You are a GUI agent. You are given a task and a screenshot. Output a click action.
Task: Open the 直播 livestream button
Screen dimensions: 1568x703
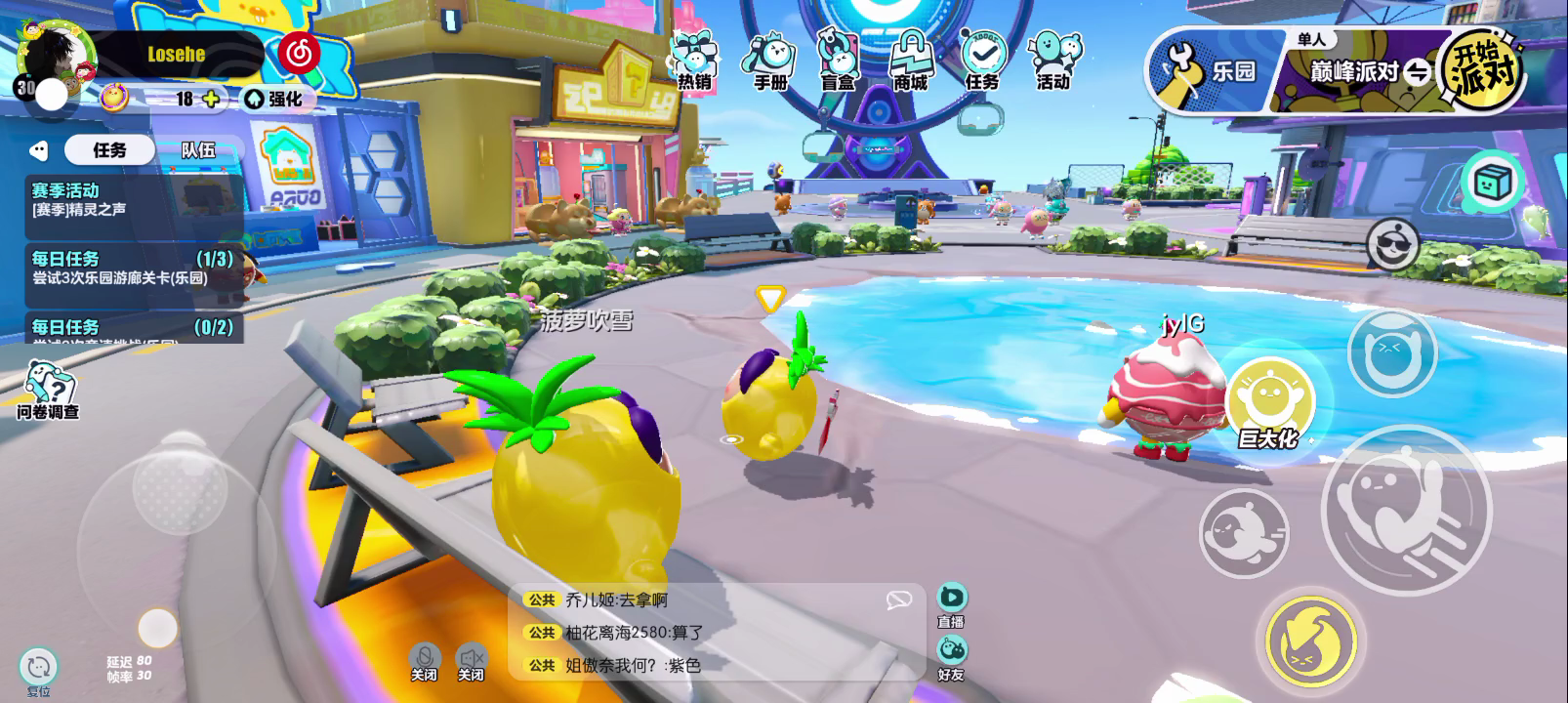951,605
